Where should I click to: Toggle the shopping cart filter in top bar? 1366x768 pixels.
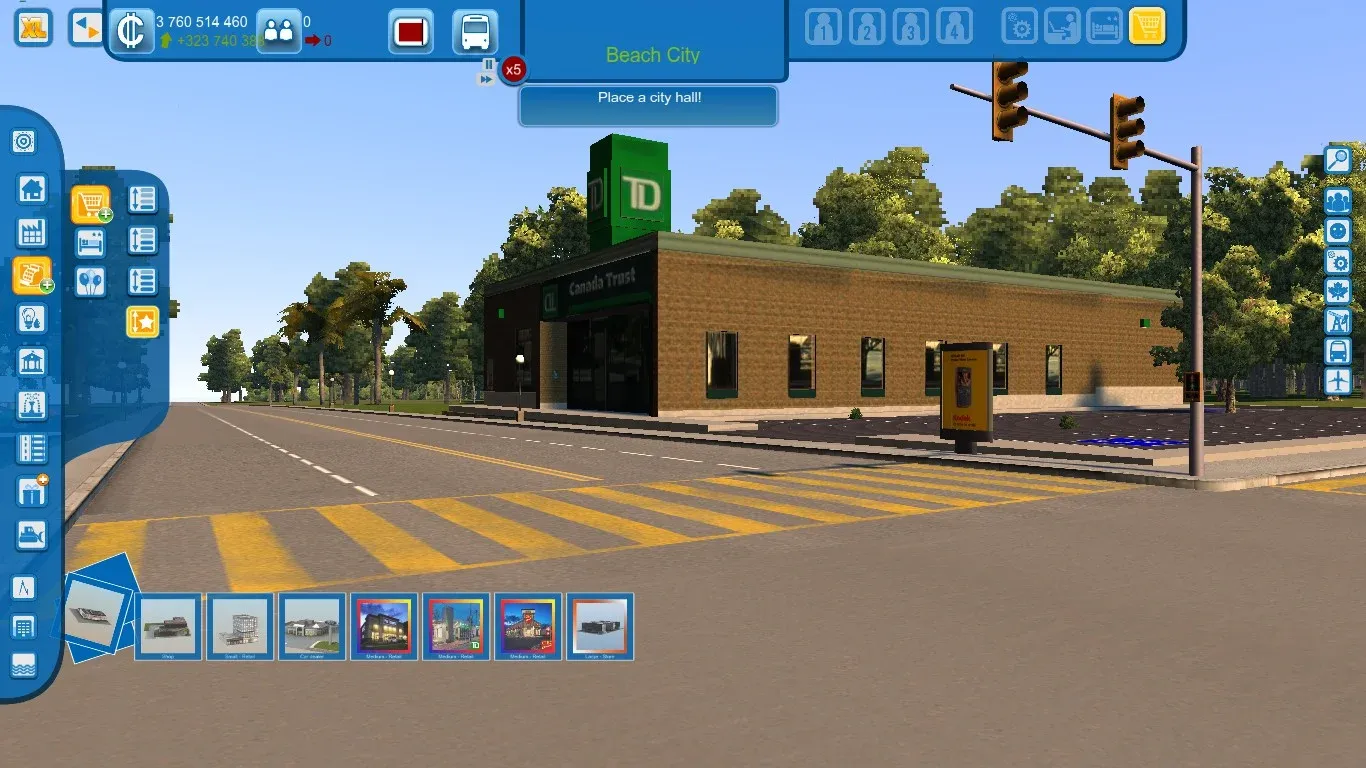pos(1147,26)
